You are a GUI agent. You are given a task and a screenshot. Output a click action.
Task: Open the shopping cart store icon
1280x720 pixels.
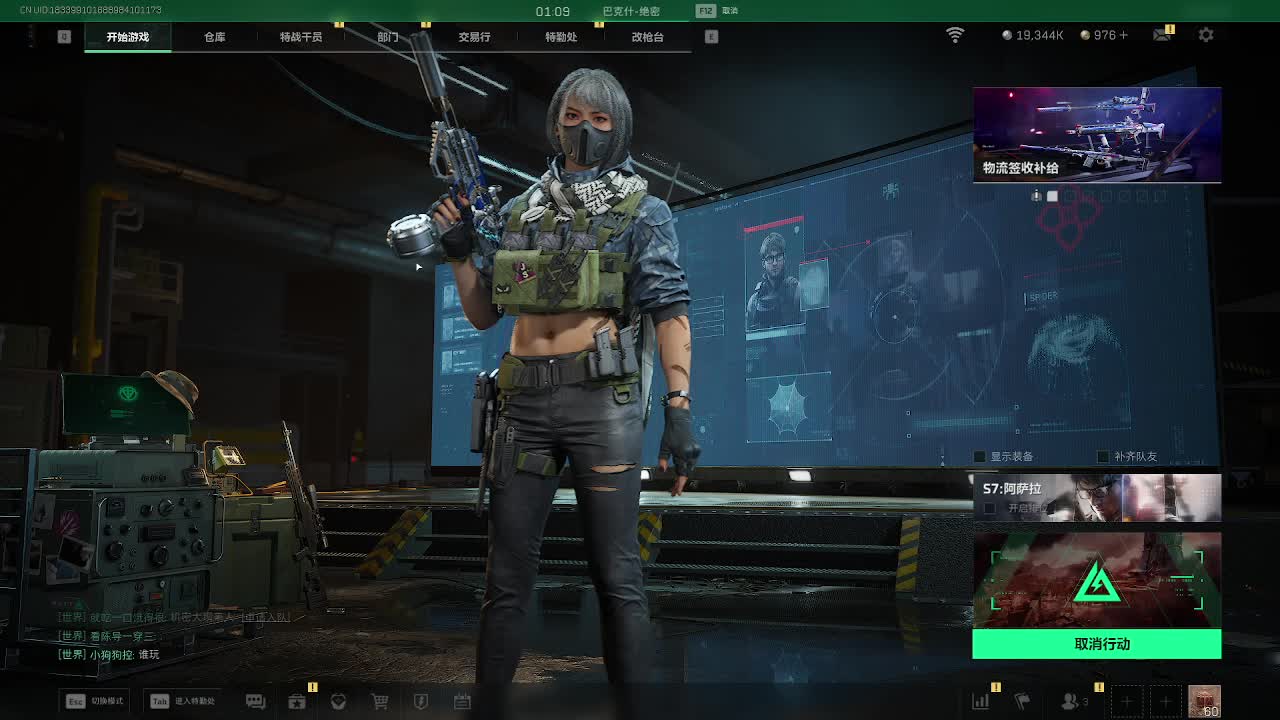click(380, 702)
